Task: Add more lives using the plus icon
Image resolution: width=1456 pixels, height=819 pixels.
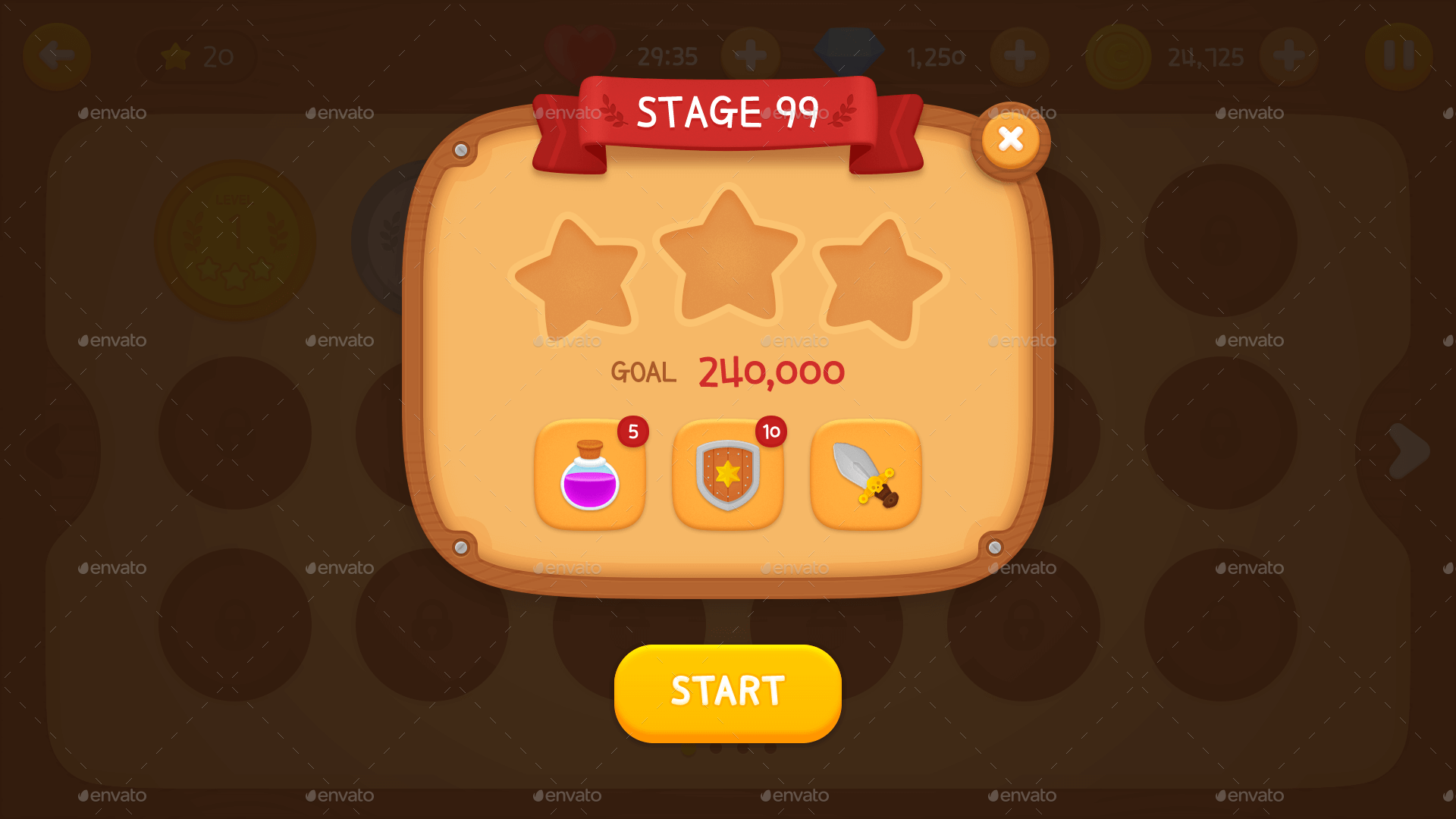Action: click(x=750, y=55)
